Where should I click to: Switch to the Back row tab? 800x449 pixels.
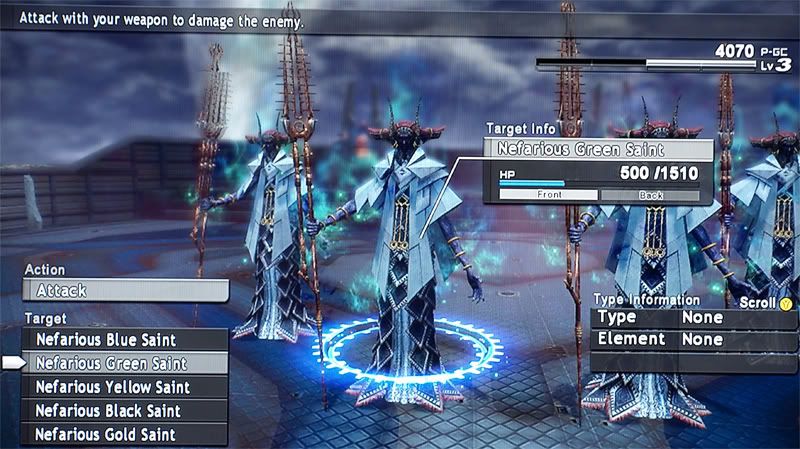coord(652,195)
